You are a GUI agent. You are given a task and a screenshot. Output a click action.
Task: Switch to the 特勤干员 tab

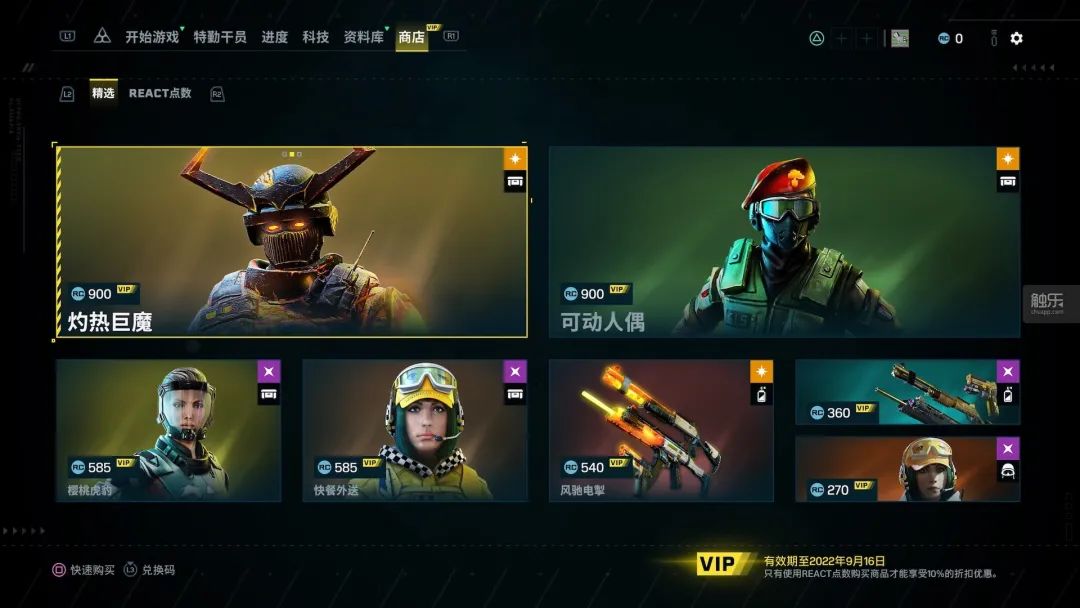click(x=220, y=37)
